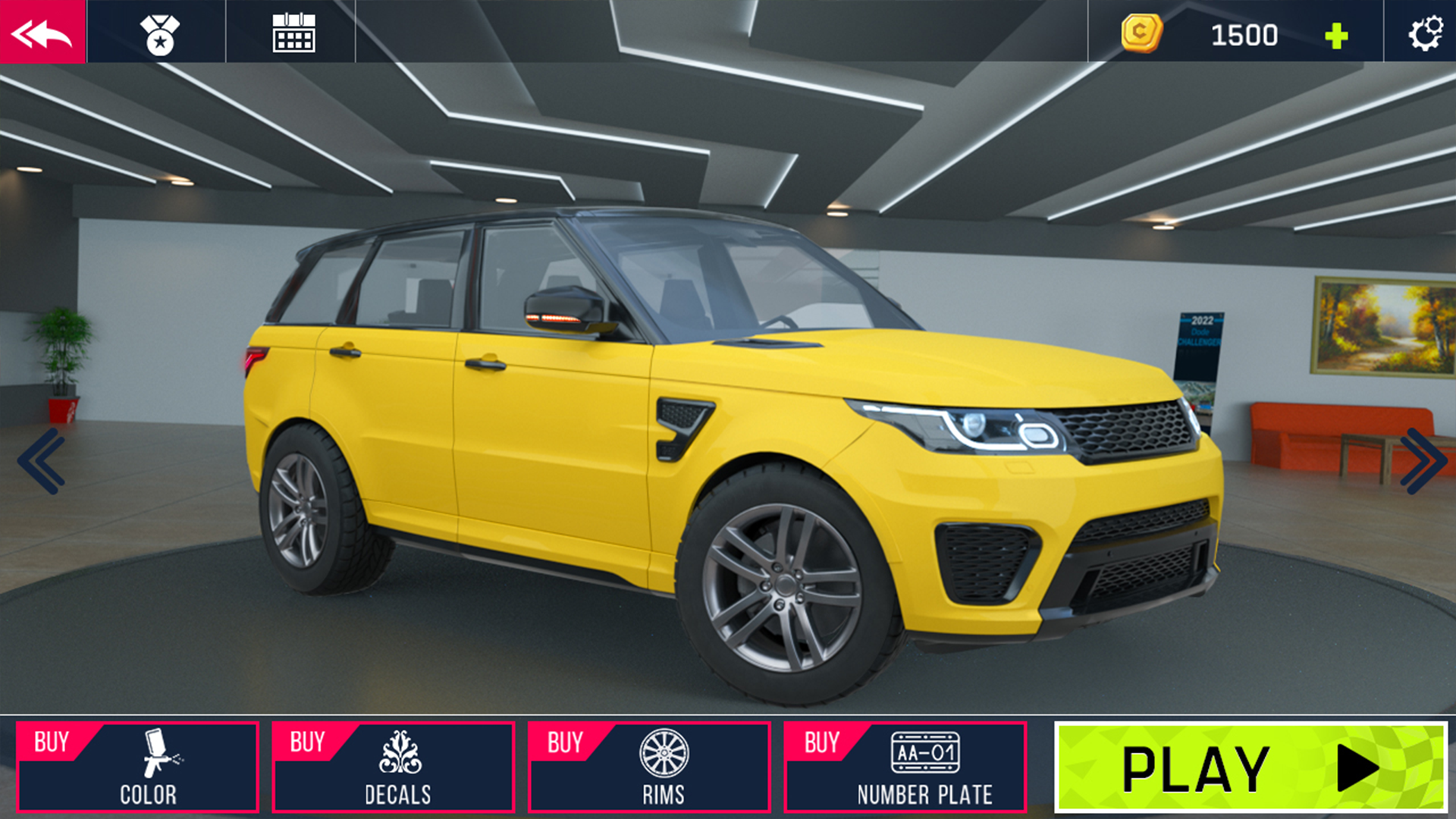
Task: Open the daily rewards calendar
Action: tap(294, 33)
